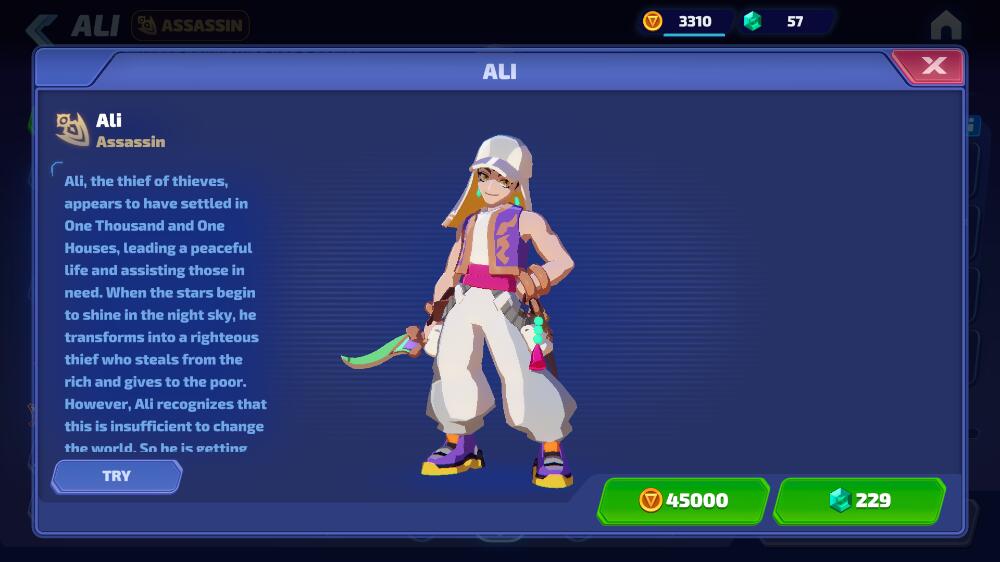Buy Ali for 45000 gold coins
The height and width of the screenshot is (562, 1000).
pos(683,500)
